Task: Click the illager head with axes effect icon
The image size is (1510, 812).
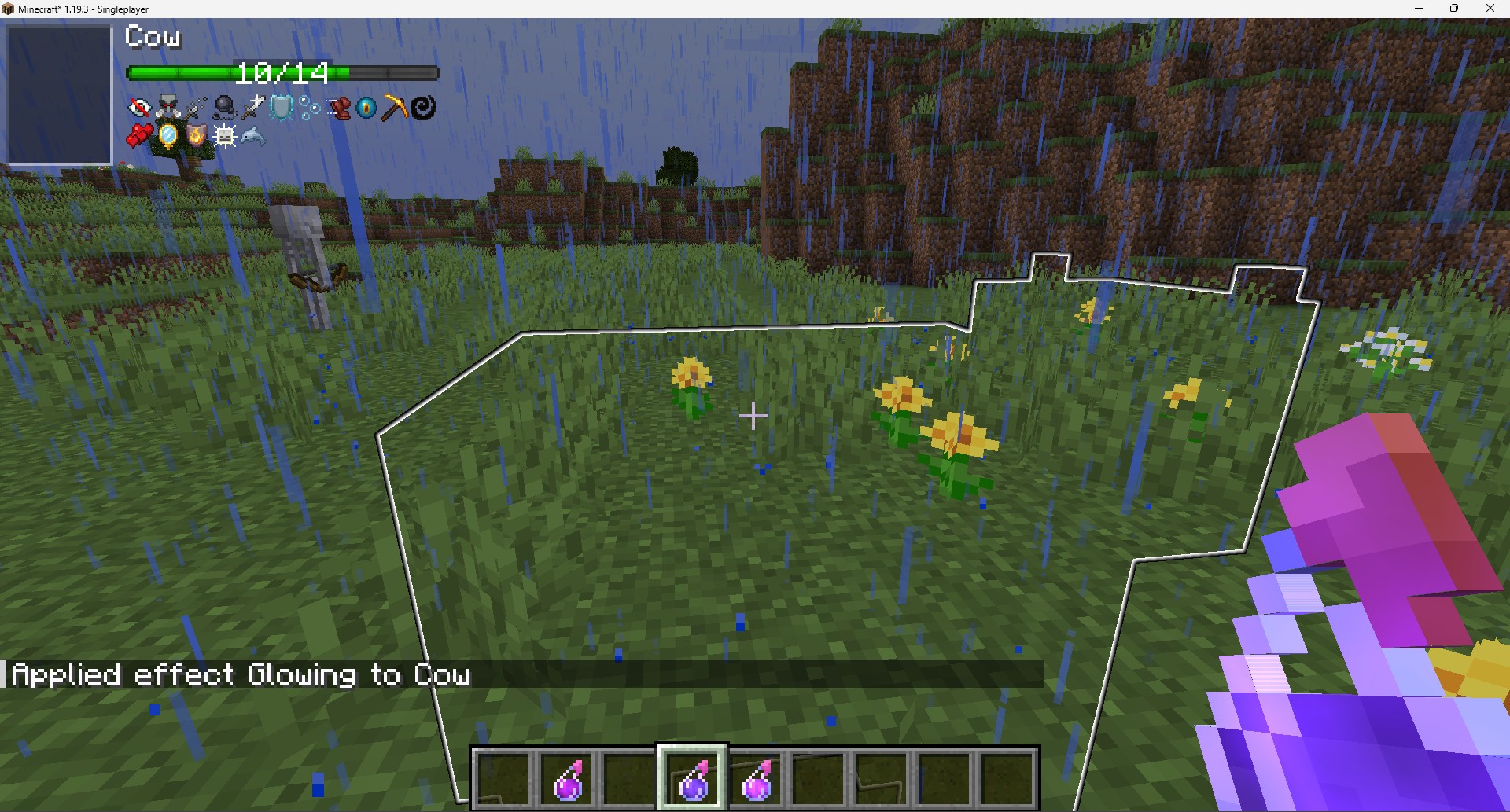Action: [168, 108]
